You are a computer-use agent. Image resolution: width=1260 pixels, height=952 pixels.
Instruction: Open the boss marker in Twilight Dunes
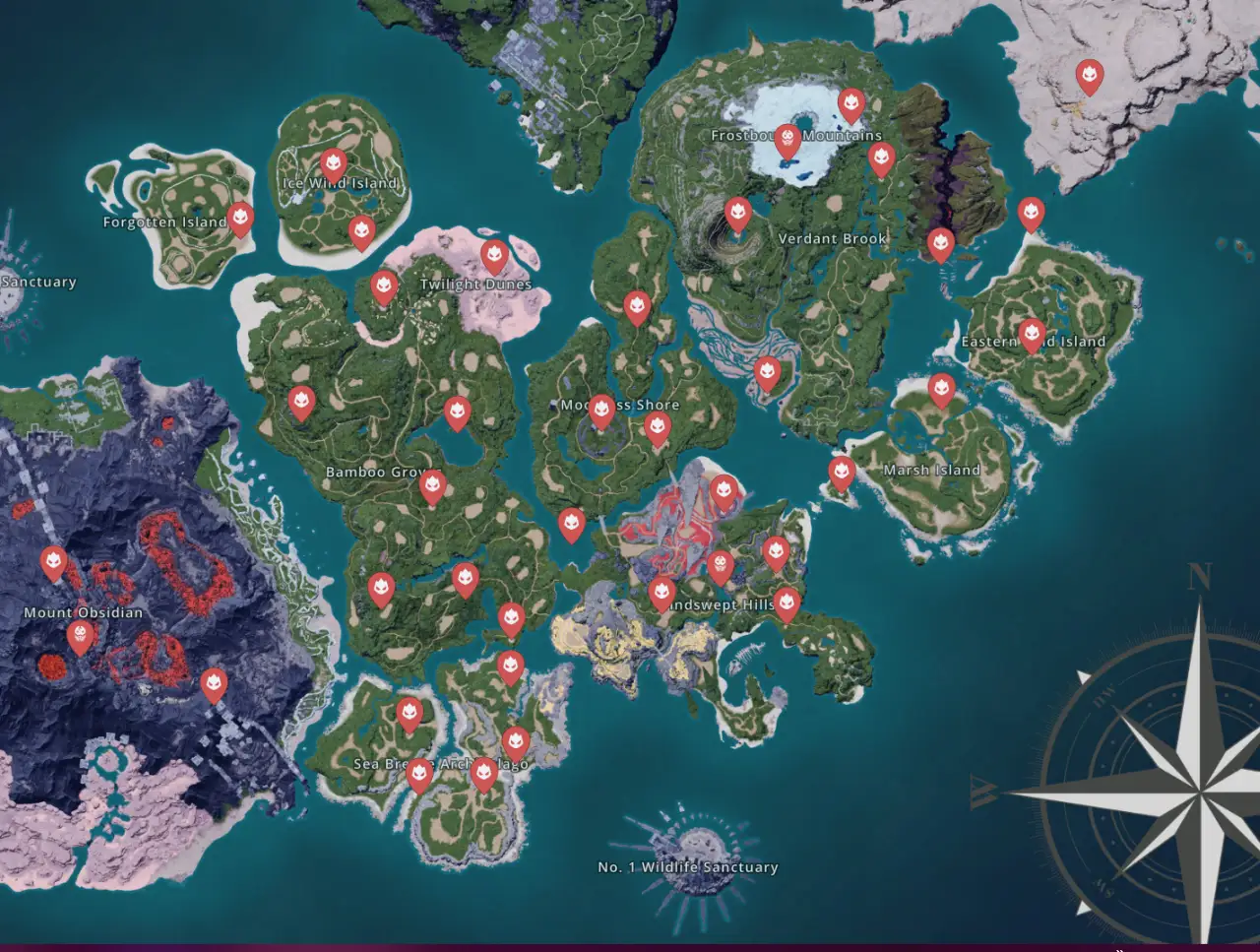[x=492, y=257]
